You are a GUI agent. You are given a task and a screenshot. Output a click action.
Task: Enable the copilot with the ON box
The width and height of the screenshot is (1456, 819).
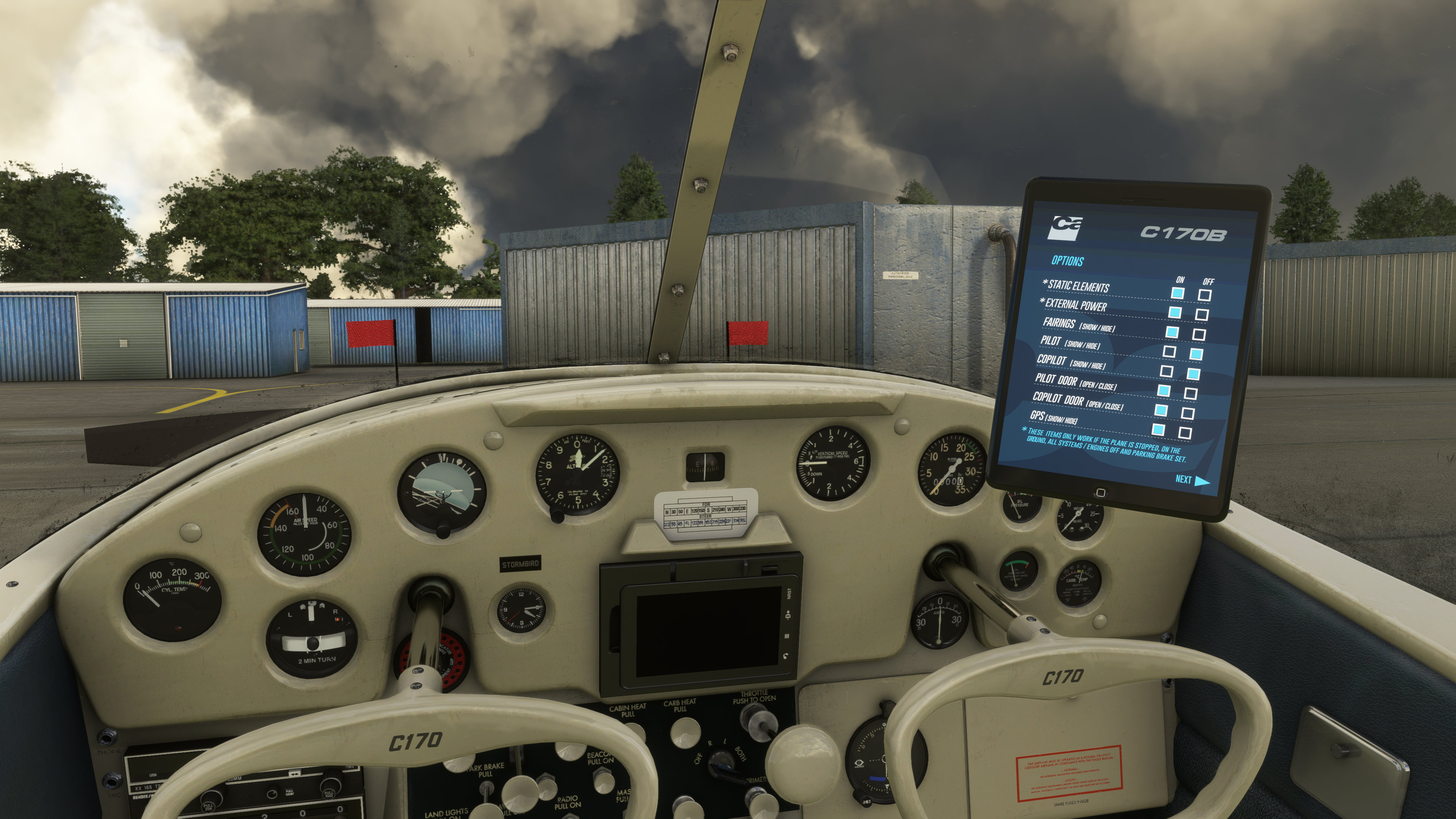pos(1166,371)
